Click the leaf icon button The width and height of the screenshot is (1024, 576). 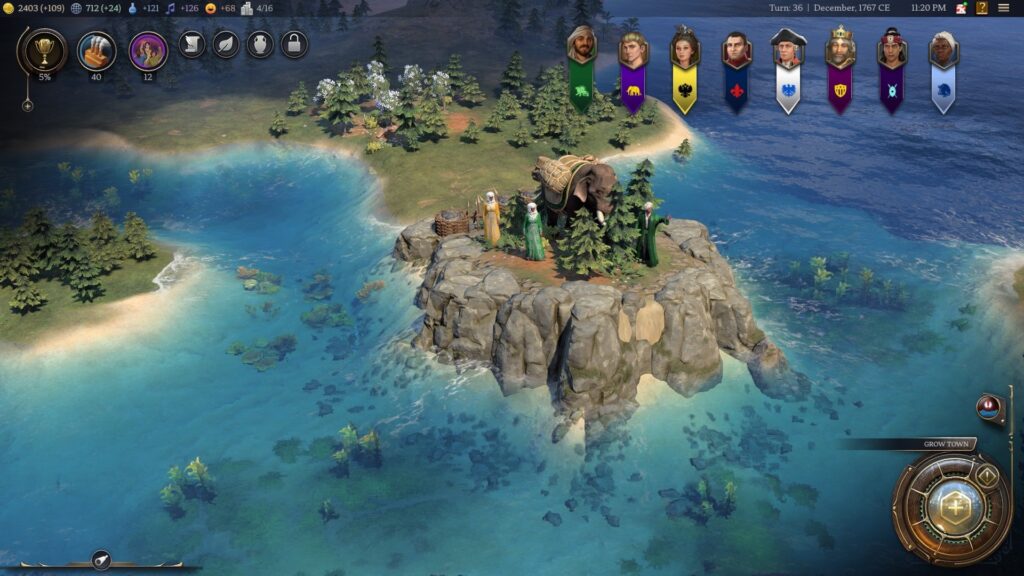click(x=226, y=44)
